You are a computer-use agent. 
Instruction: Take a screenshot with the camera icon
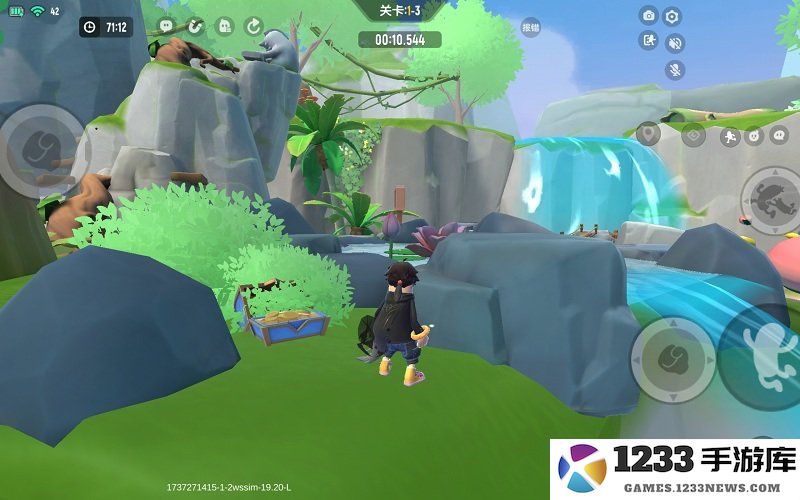(649, 16)
